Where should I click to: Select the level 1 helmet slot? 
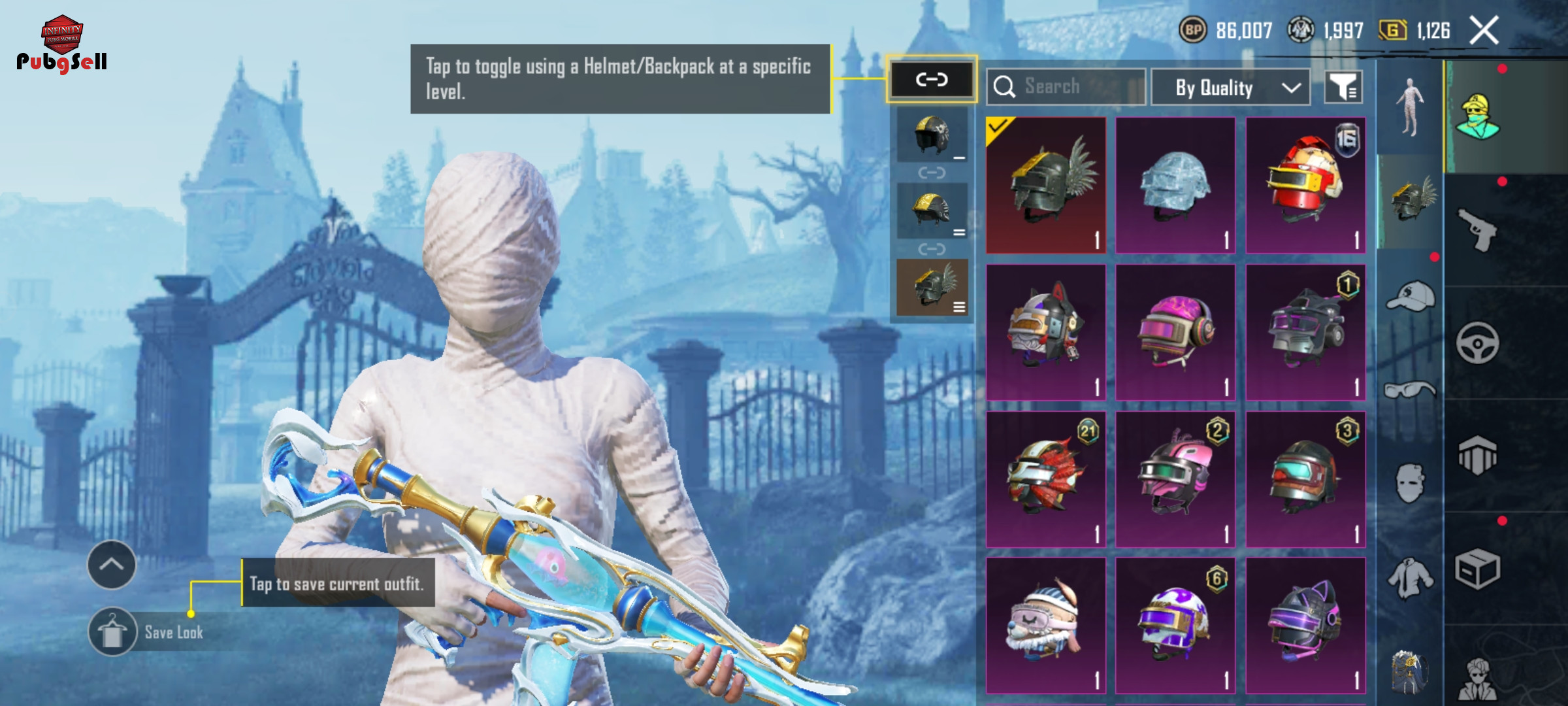[932, 136]
